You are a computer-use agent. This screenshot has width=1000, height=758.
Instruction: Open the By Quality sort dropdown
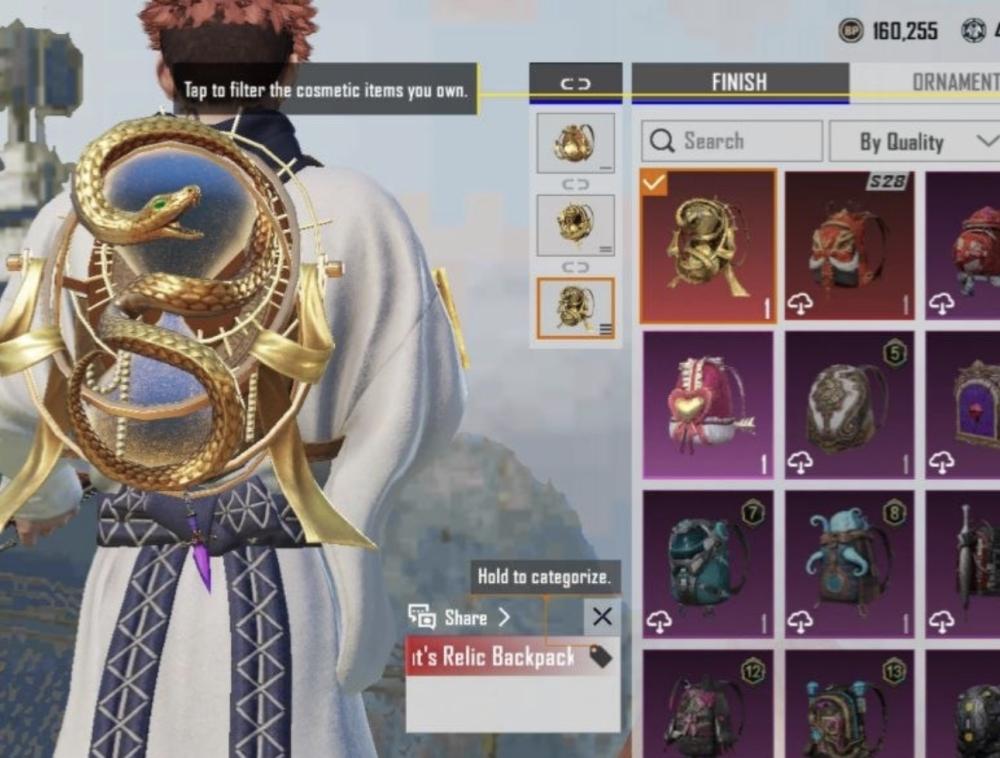click(914, 142)
